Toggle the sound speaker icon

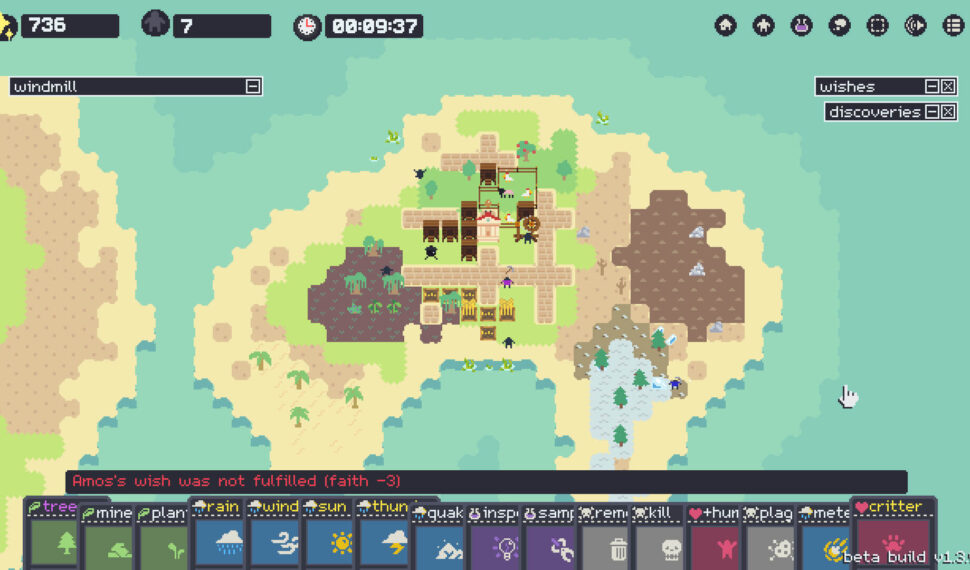(916, 26)
